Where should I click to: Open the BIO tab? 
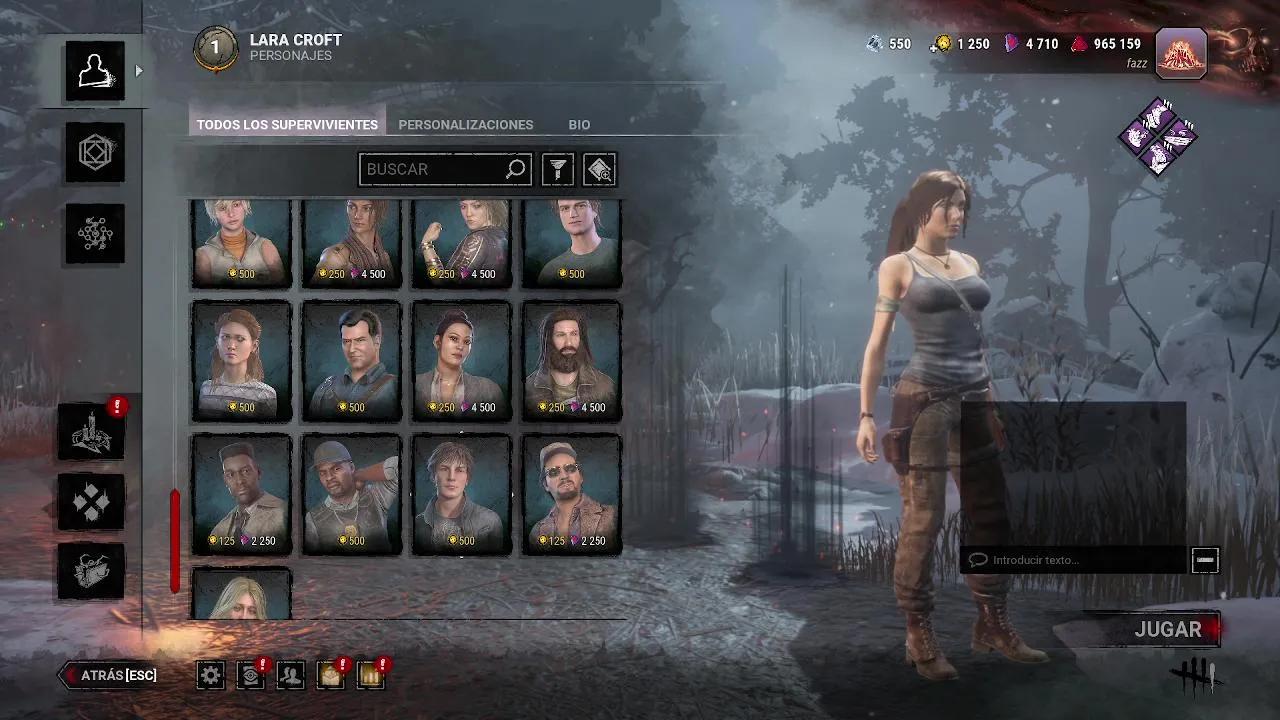click(579, 124)
